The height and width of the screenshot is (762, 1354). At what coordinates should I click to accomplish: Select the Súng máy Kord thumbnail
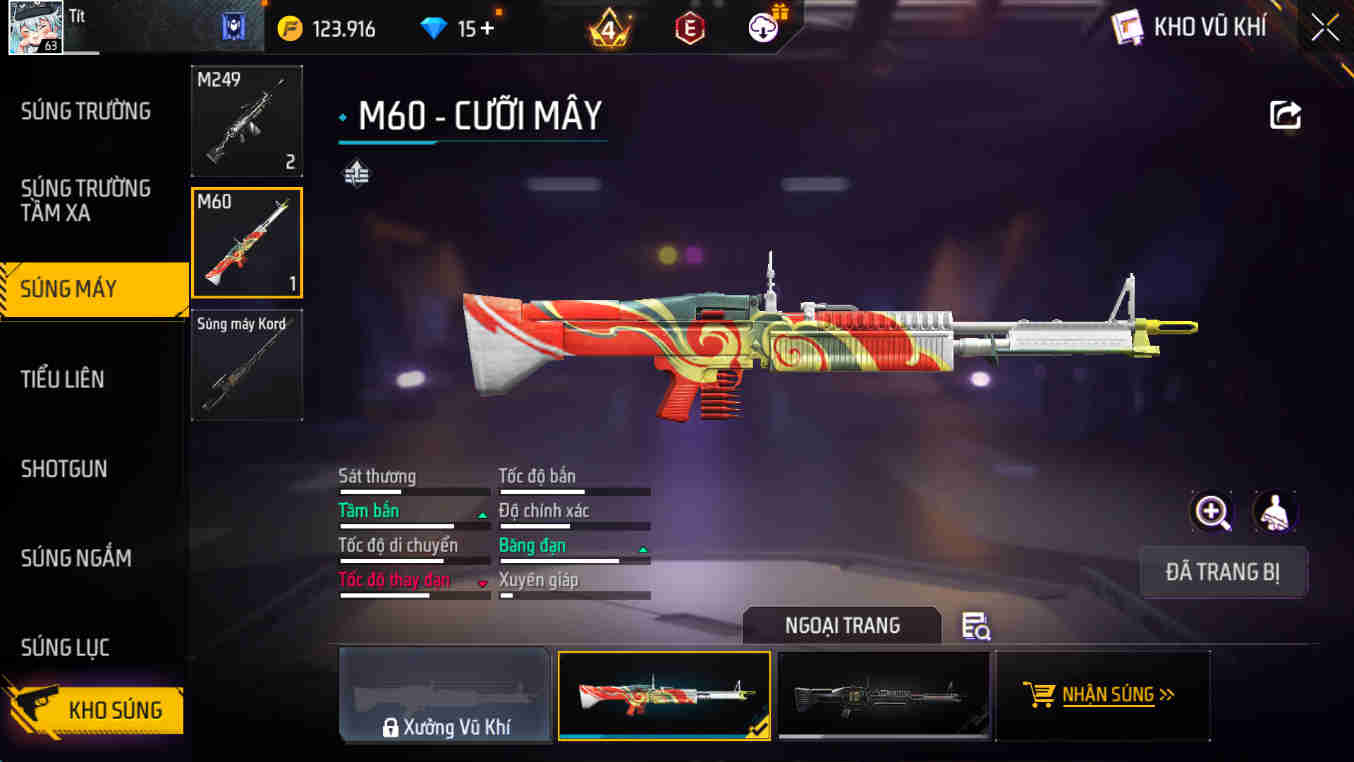(247, 365)
